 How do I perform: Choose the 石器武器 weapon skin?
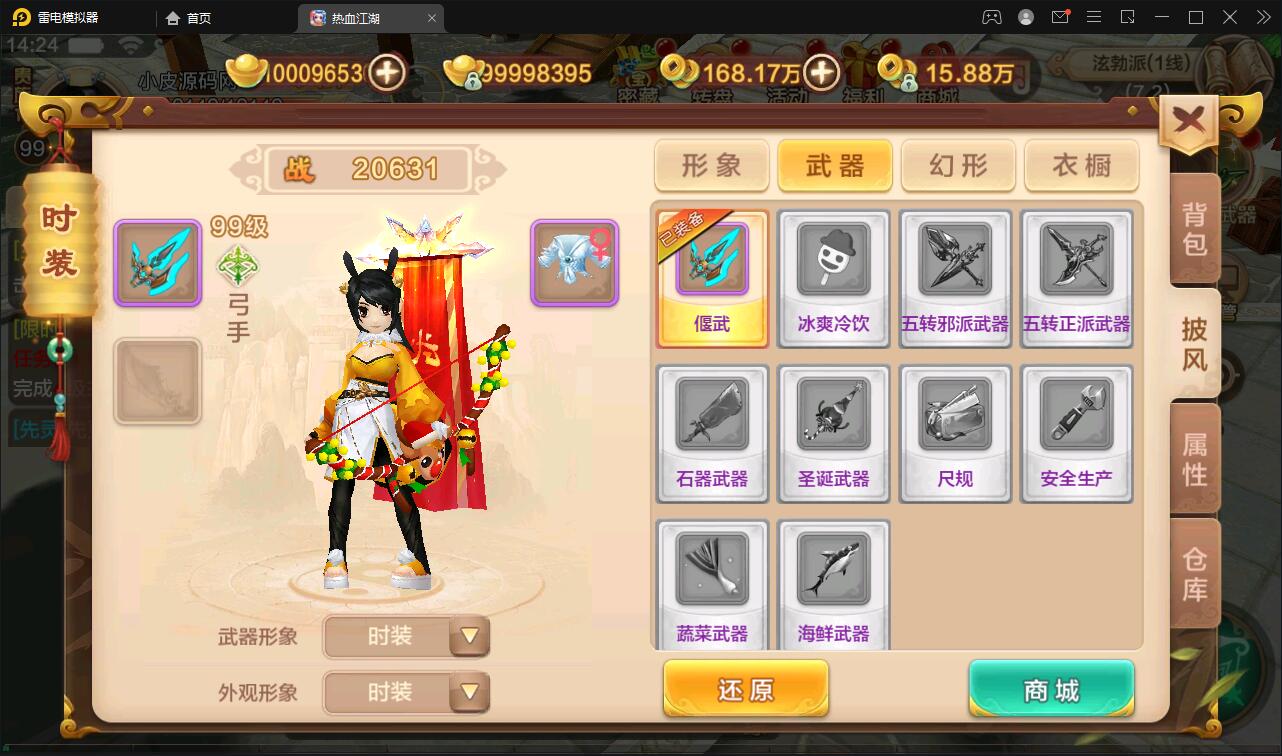(711, 432)
